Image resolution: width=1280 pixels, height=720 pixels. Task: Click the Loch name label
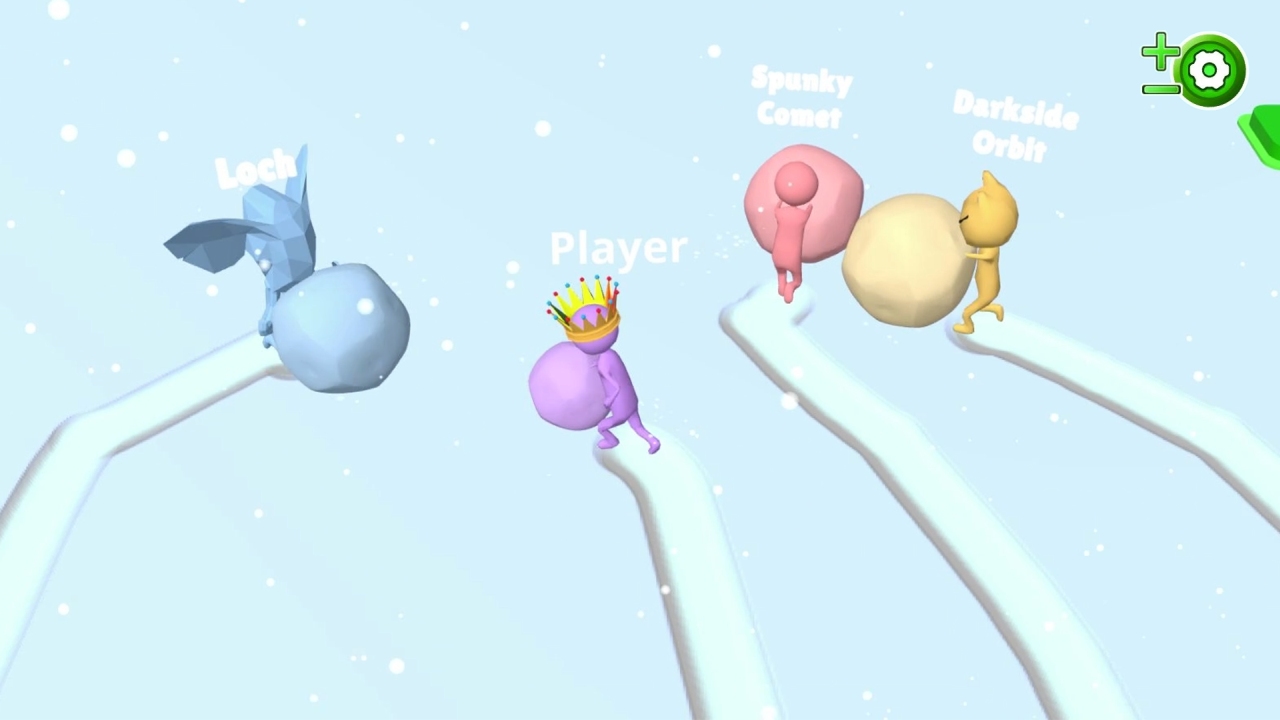coord(256,168)
